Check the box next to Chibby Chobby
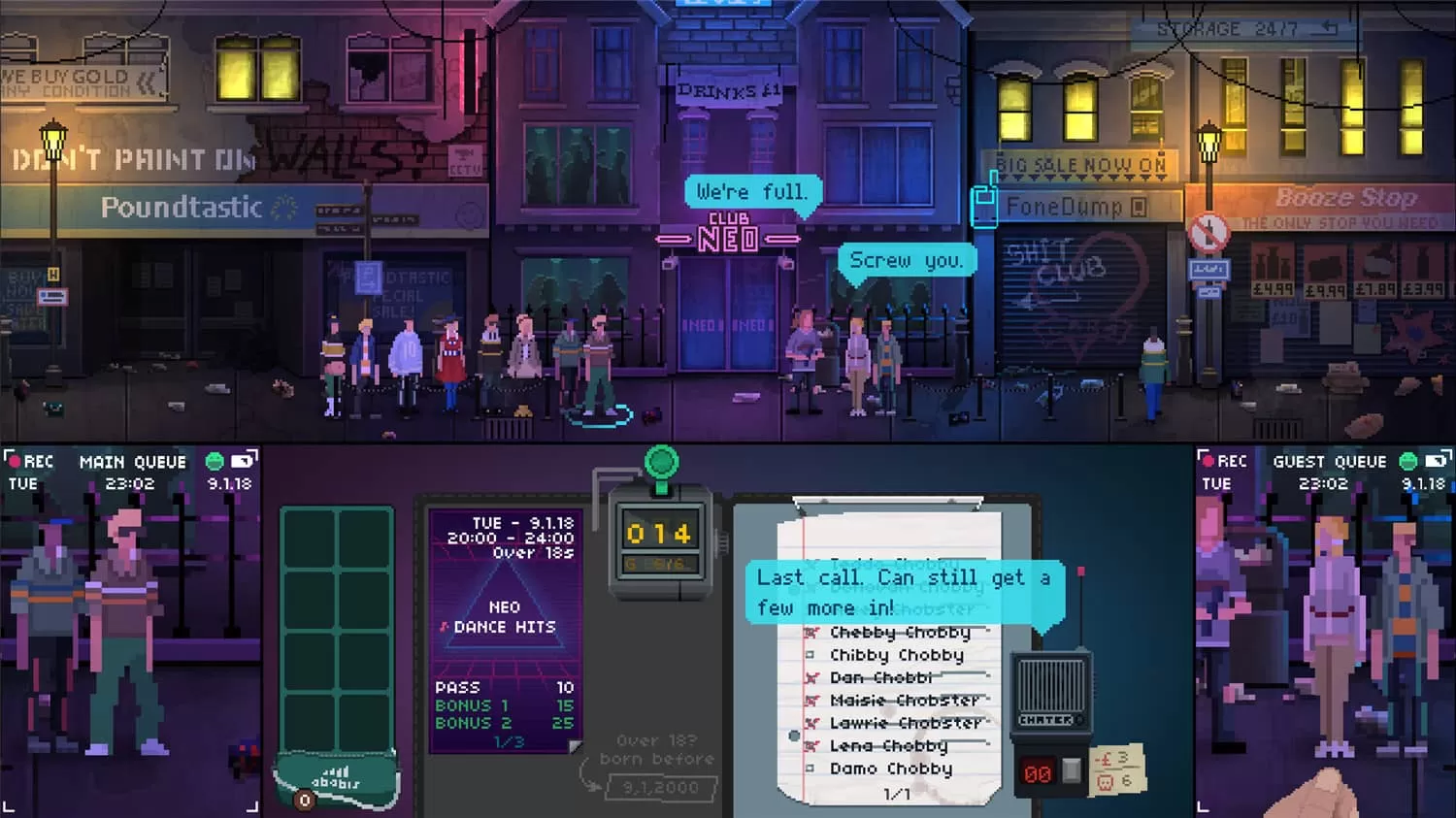Viewport: 1456px width, 818px height. tap(811, 655)
